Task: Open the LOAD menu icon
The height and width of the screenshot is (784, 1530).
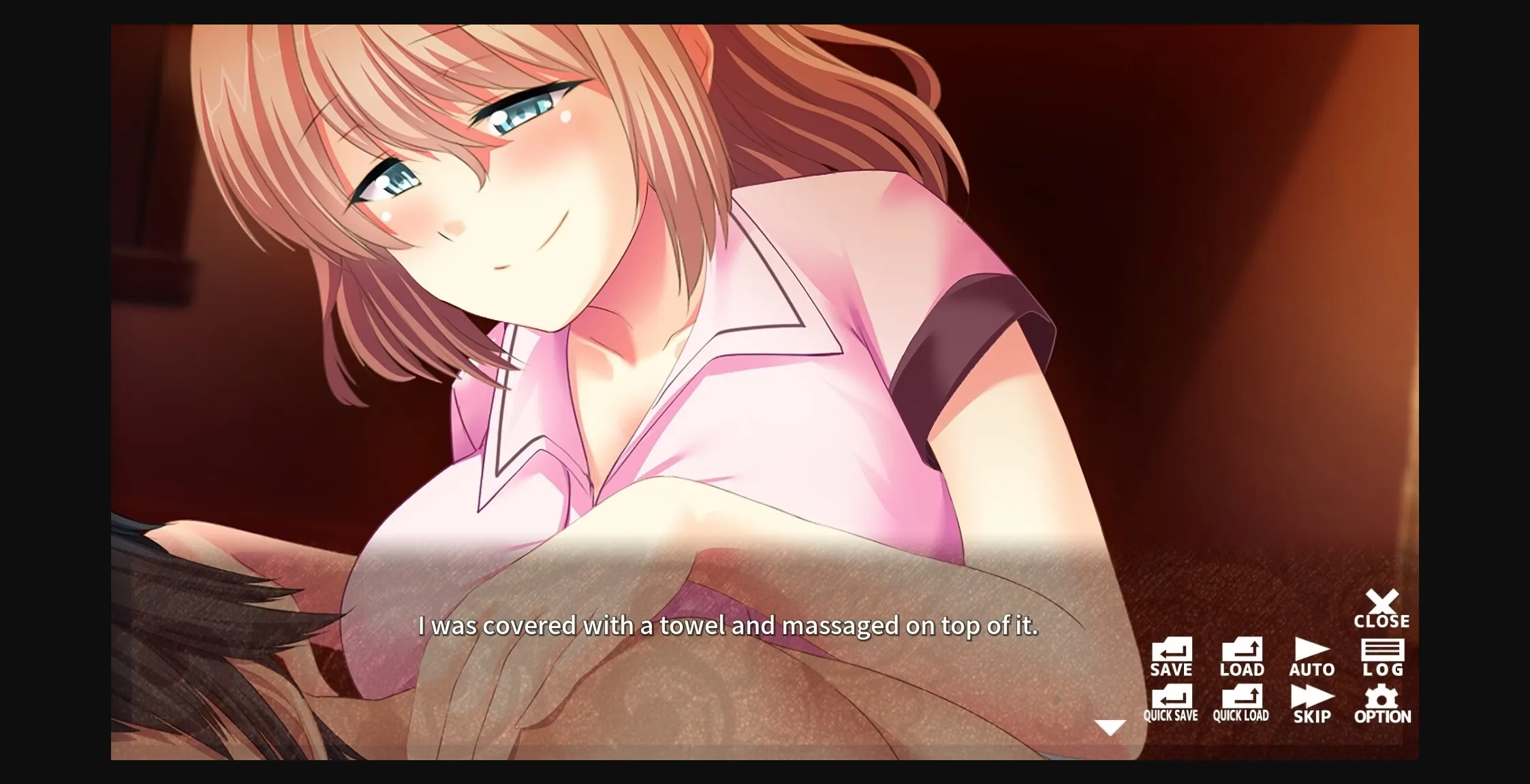Action: 1241,650
